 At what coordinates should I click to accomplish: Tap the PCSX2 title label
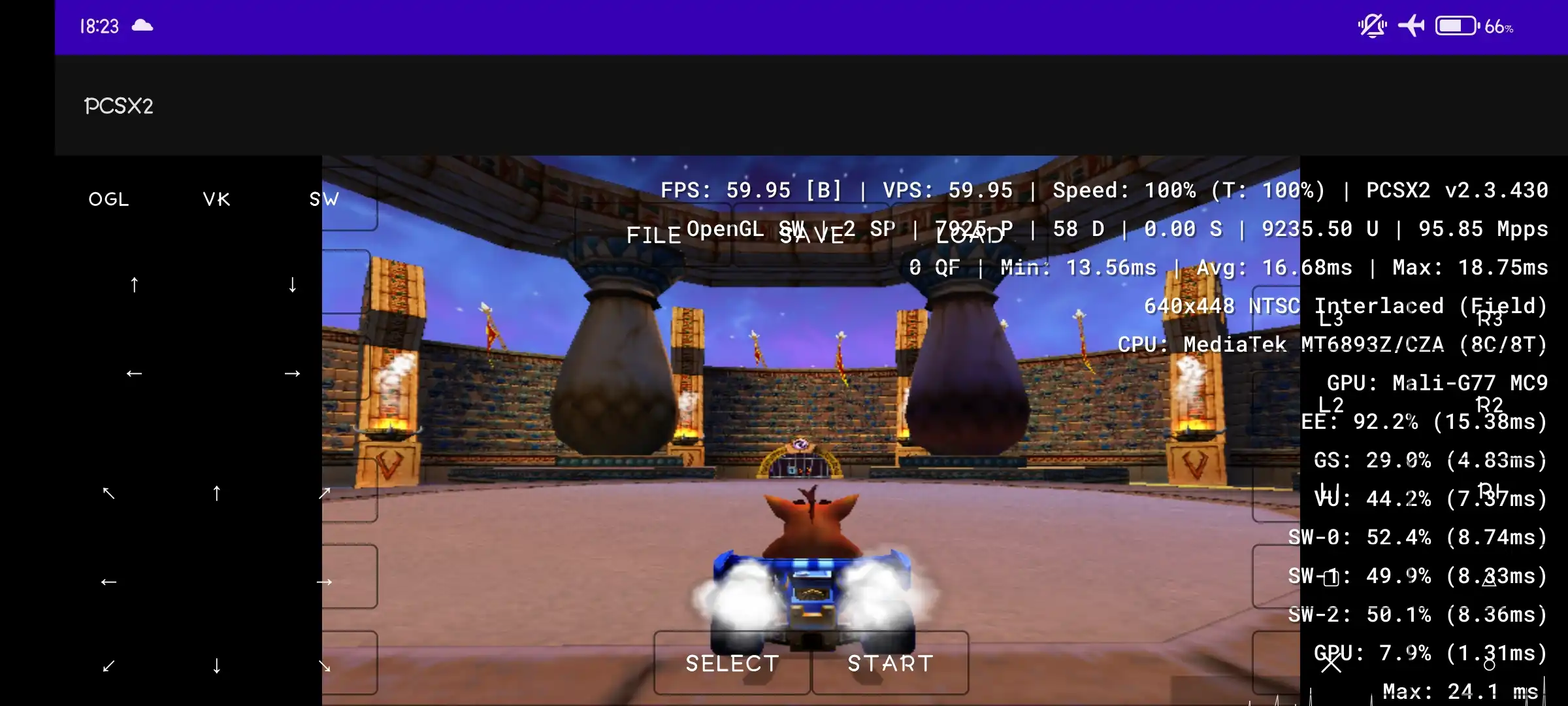[x=118, y=105]
